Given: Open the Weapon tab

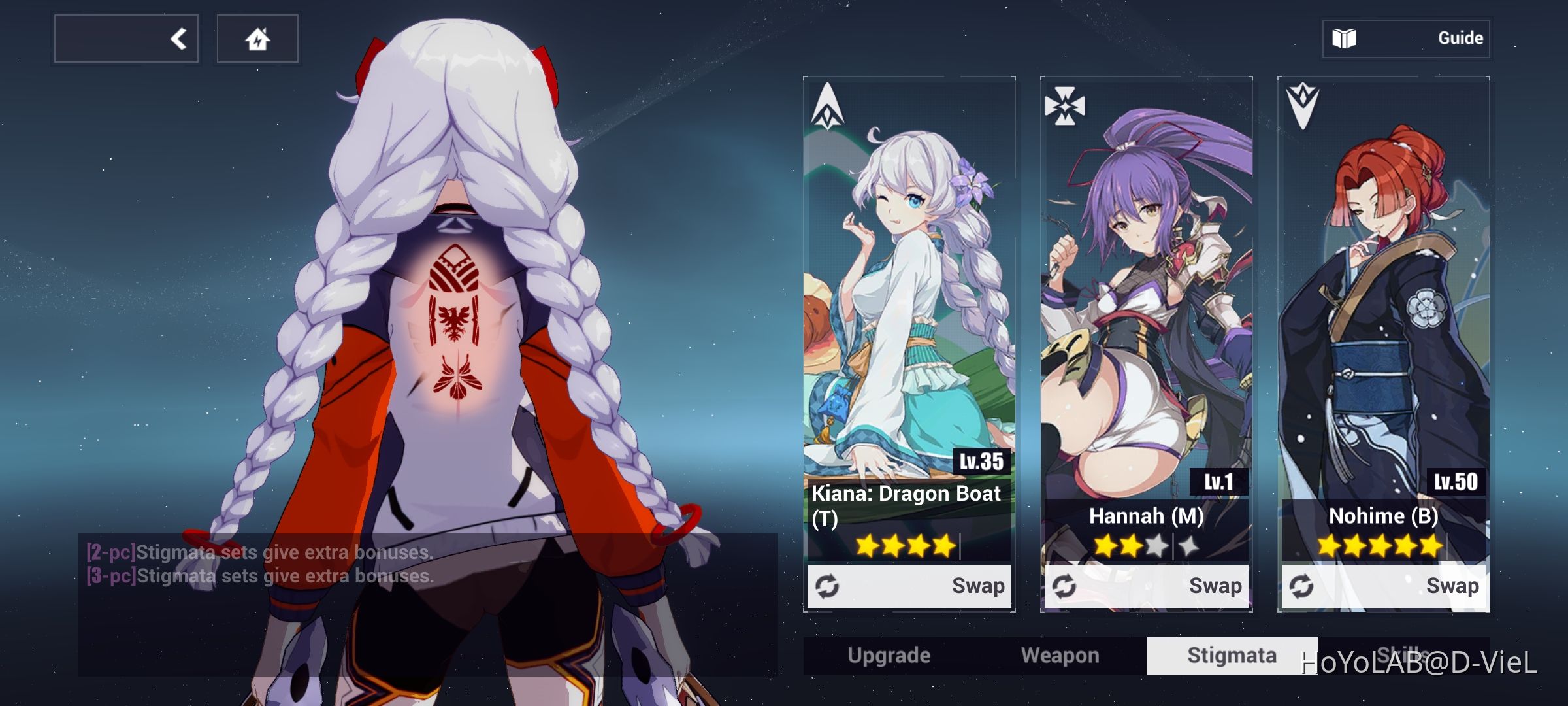Looking at the screenshot, I should (1061, 654).
